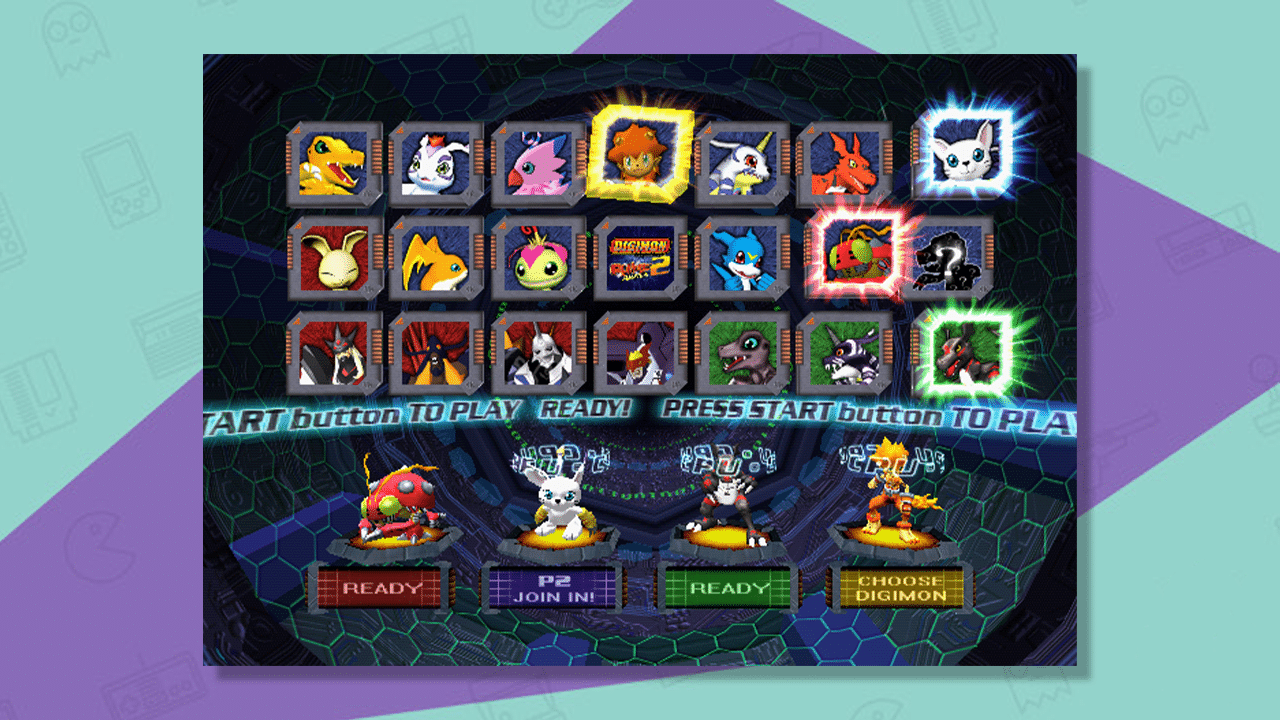Click Tentomon's character model above READY
The image size is (1280, 720).
(x=398, y=505)
